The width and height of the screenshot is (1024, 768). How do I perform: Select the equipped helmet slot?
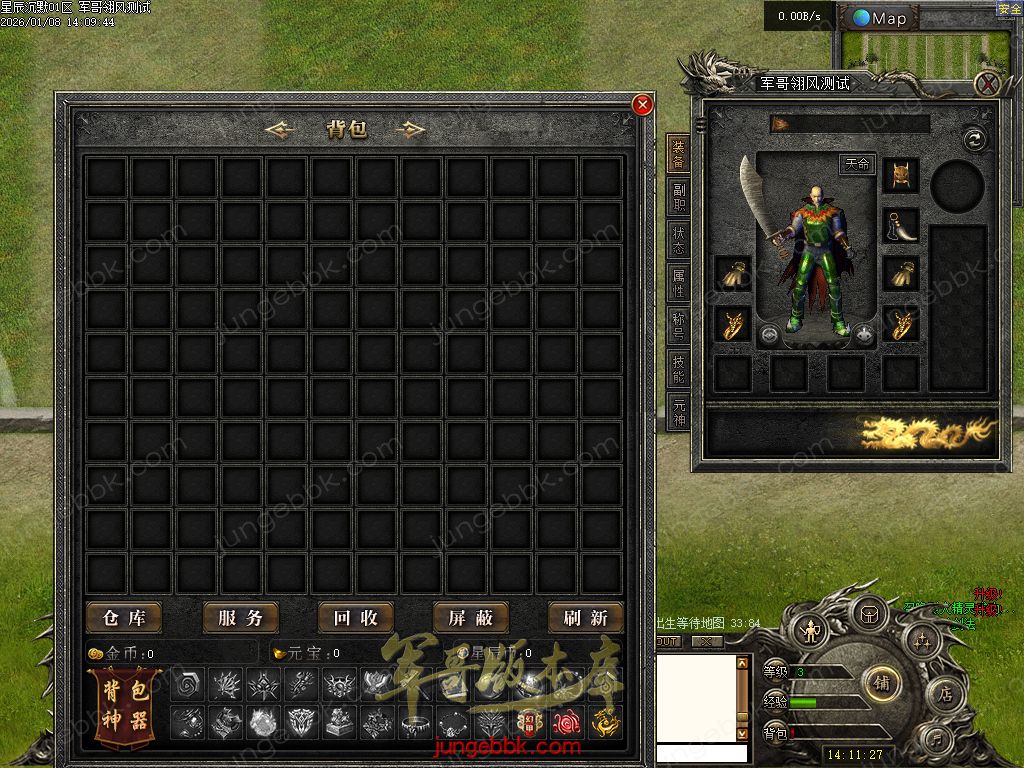[x=900, y=175]
